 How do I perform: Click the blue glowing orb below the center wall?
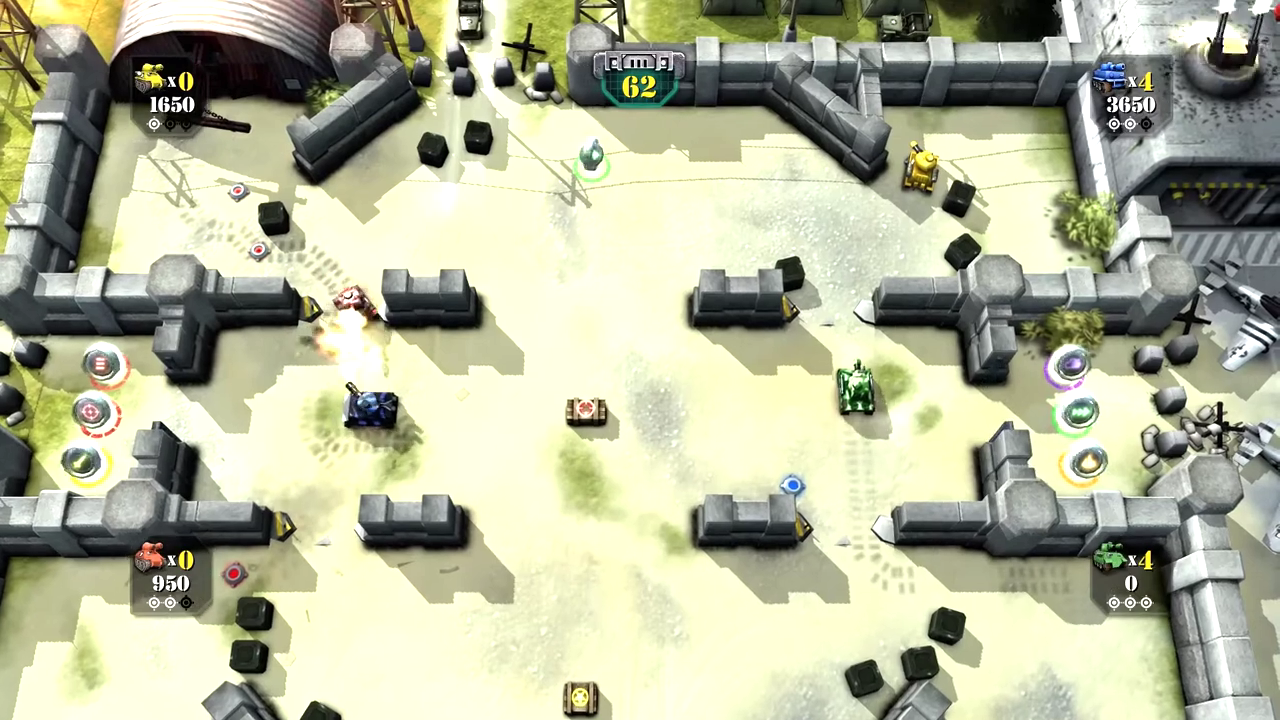pyautogui.click(x=792, y=485)
